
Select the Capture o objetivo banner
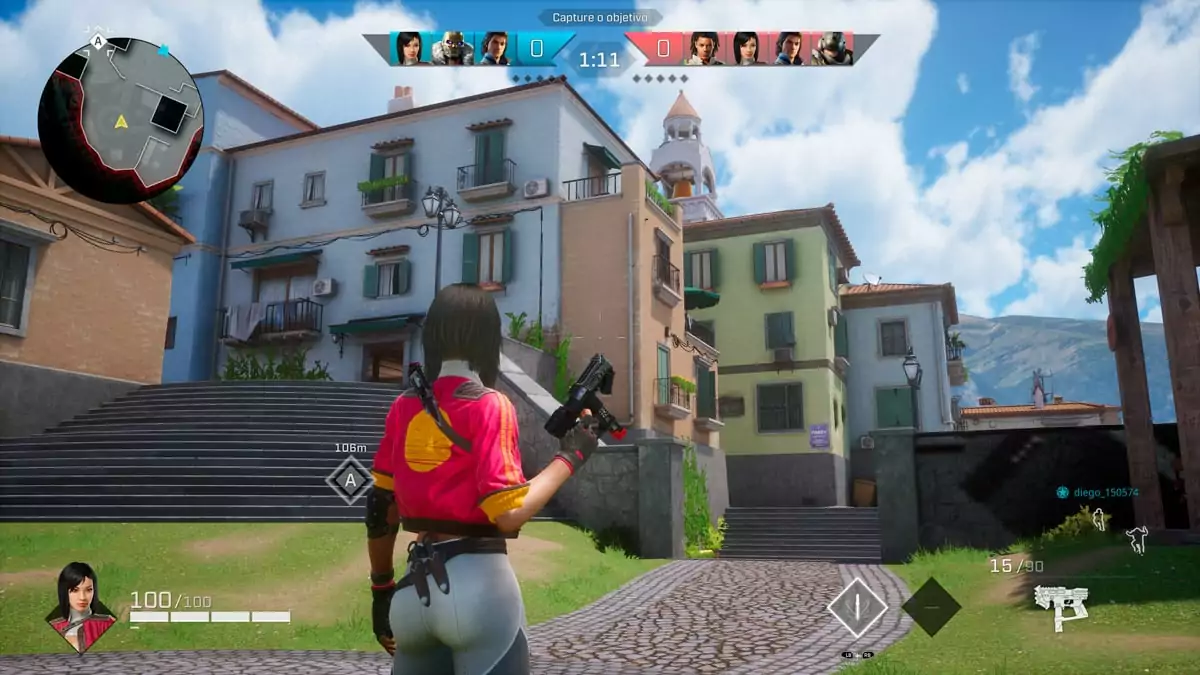click(x=600, y=17)
